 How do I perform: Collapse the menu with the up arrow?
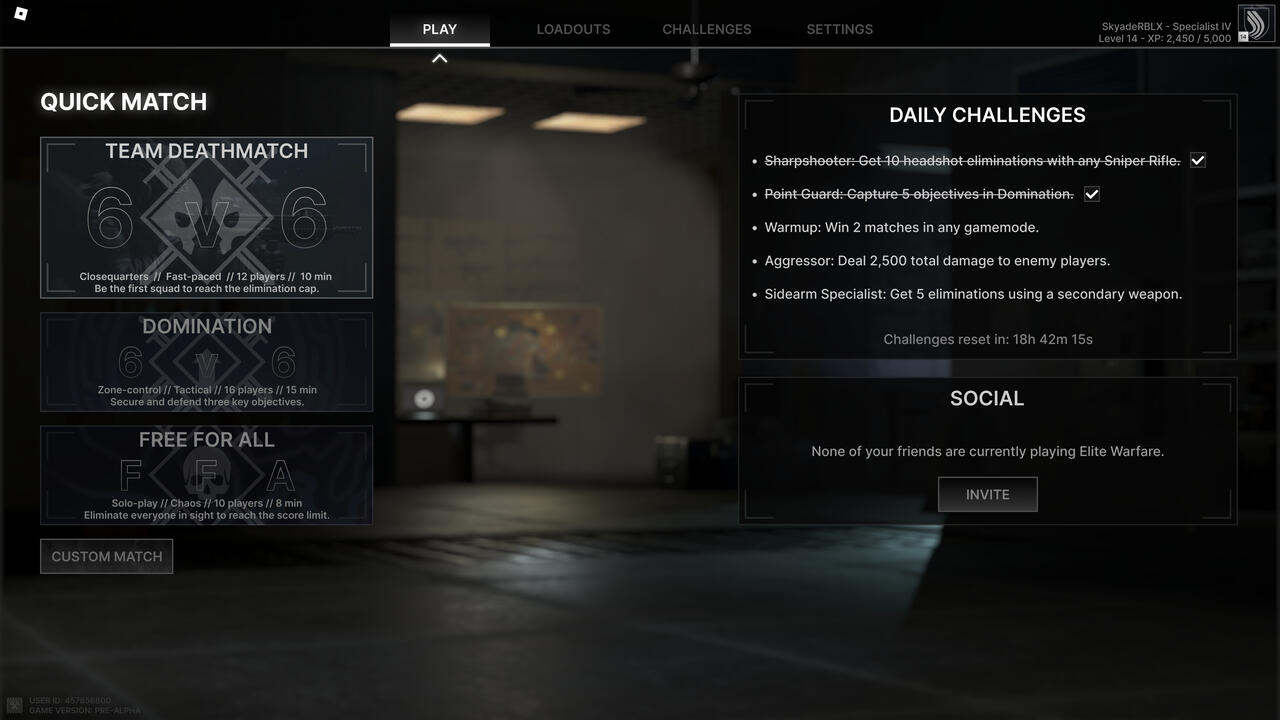coord(439,59)
